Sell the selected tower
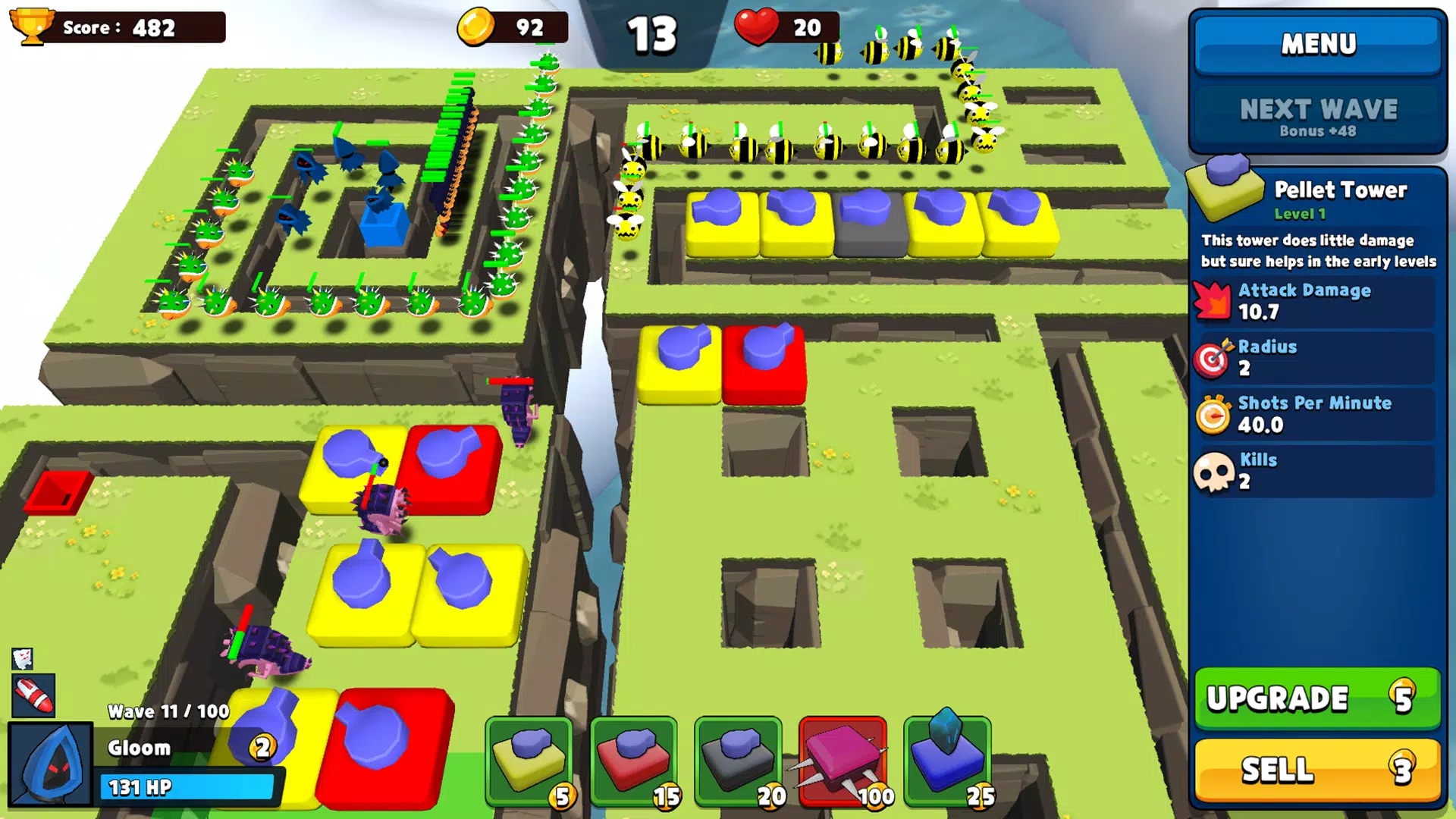1456x819 pixels. click(1317, 770)
